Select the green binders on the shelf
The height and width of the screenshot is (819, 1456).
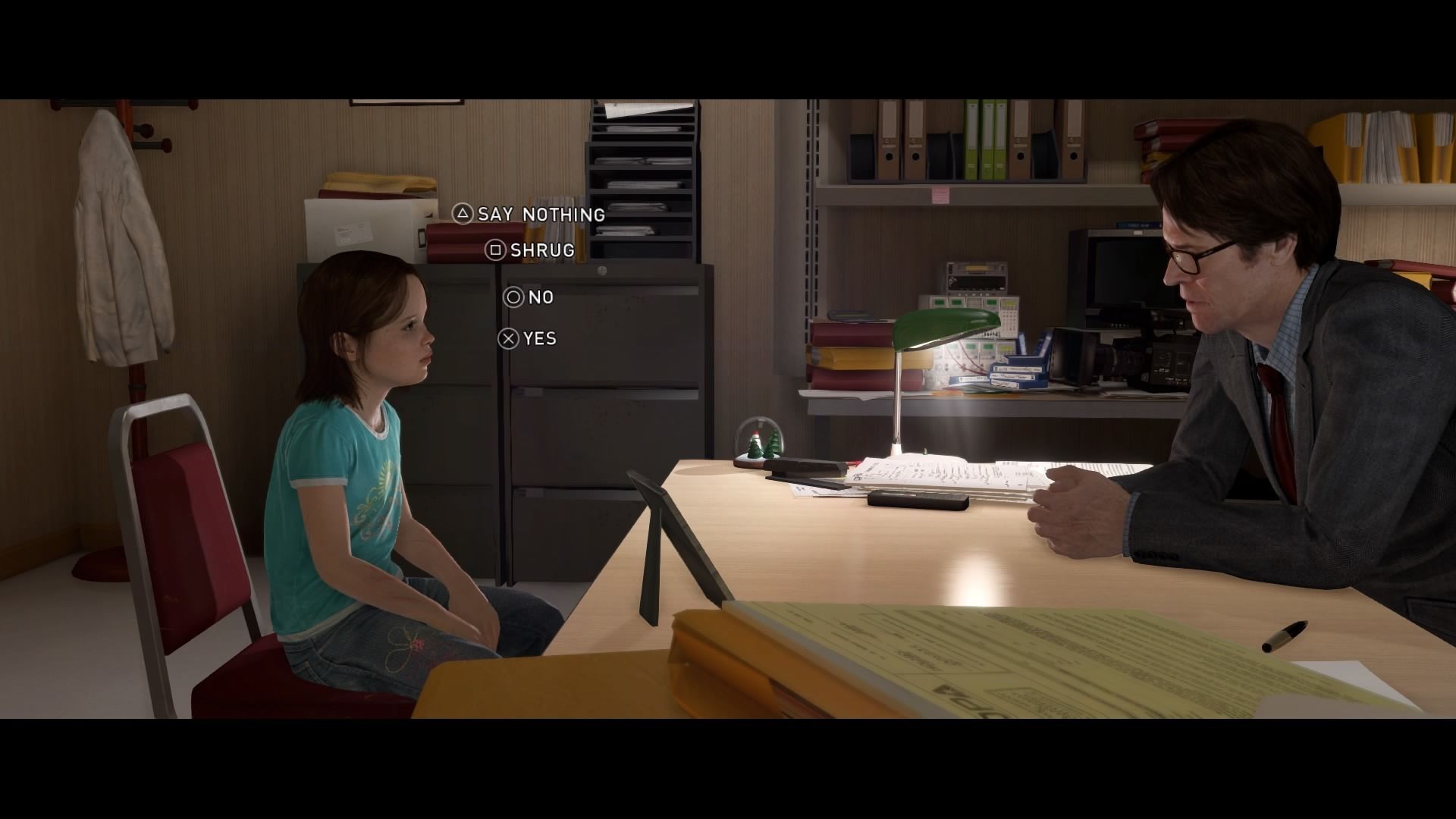(x=986, y=140)
